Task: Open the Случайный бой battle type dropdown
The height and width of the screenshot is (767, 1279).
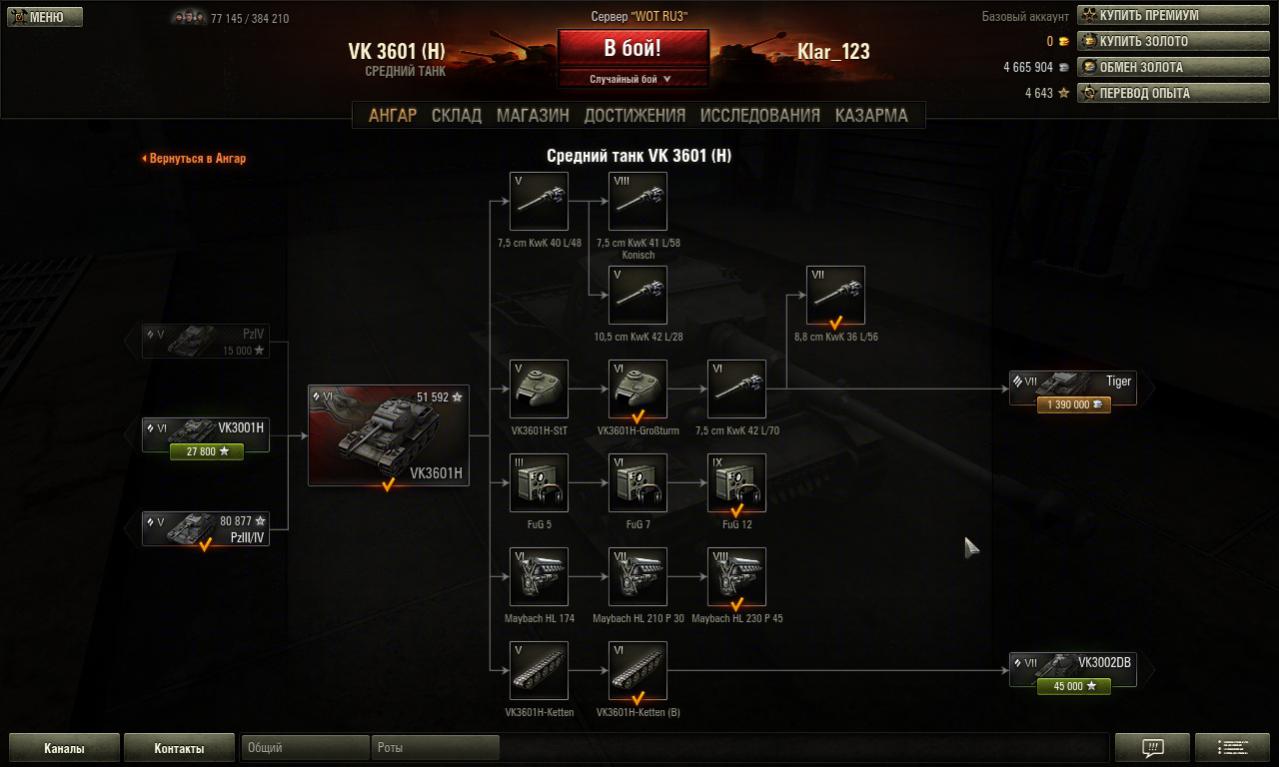Action: click(x=632, y=79)
